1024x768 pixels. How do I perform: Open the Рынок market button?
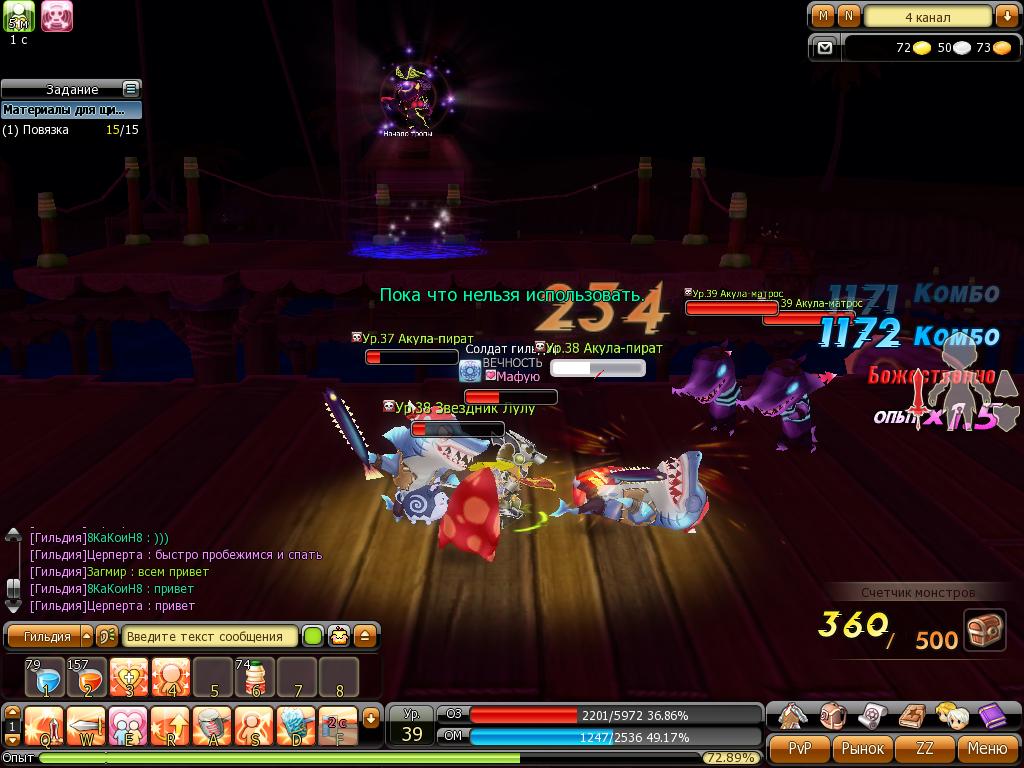click(x=862, y=747)
